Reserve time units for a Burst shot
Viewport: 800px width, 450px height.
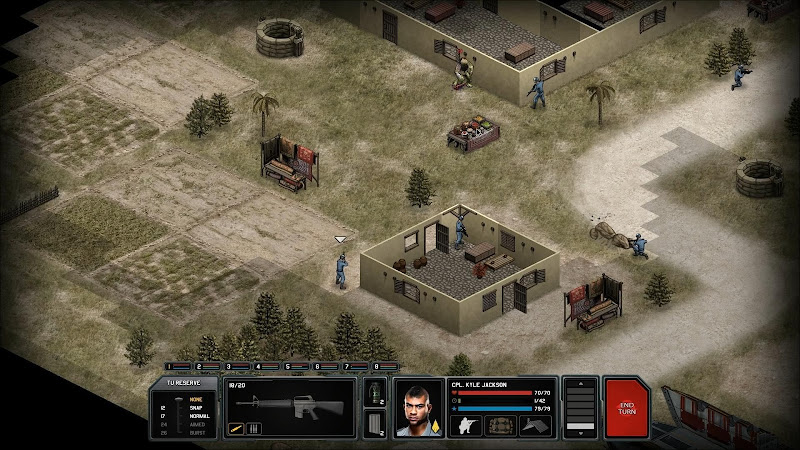195,431
